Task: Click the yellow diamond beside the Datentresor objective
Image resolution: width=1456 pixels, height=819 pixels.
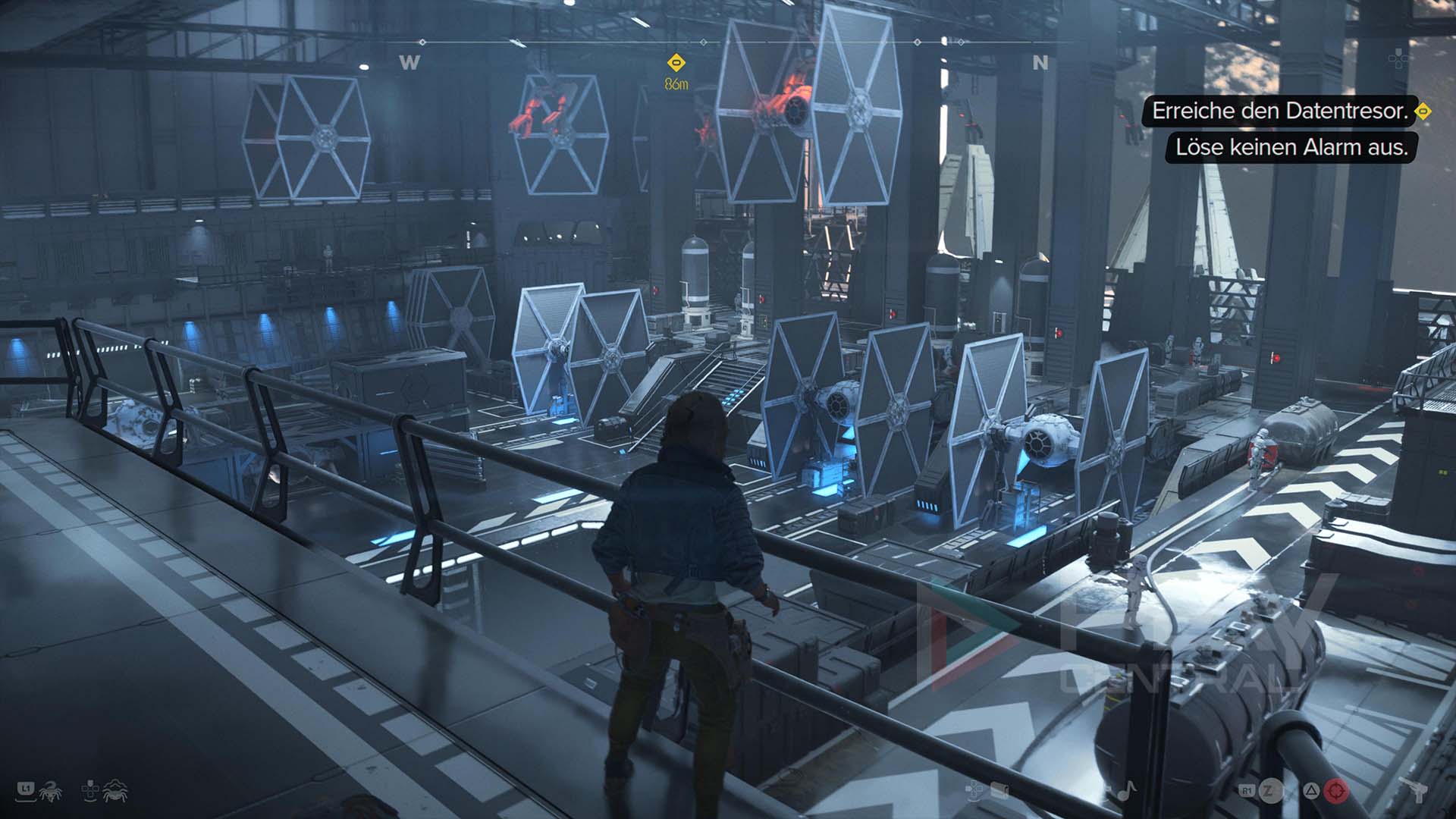Action: pyautogui.click(x=1424, y=111)
